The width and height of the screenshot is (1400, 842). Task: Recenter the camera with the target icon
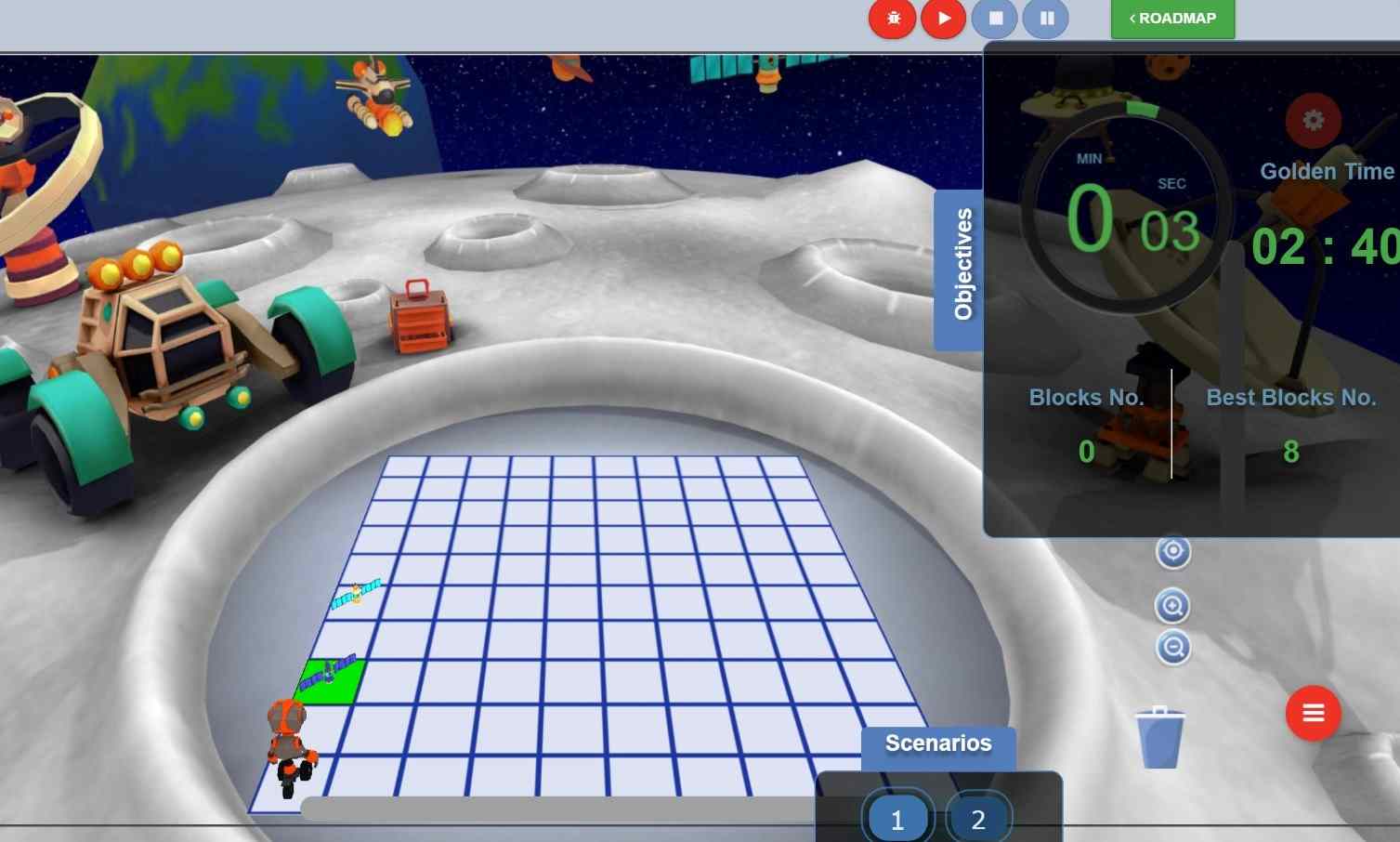[x=1173, y=552]
